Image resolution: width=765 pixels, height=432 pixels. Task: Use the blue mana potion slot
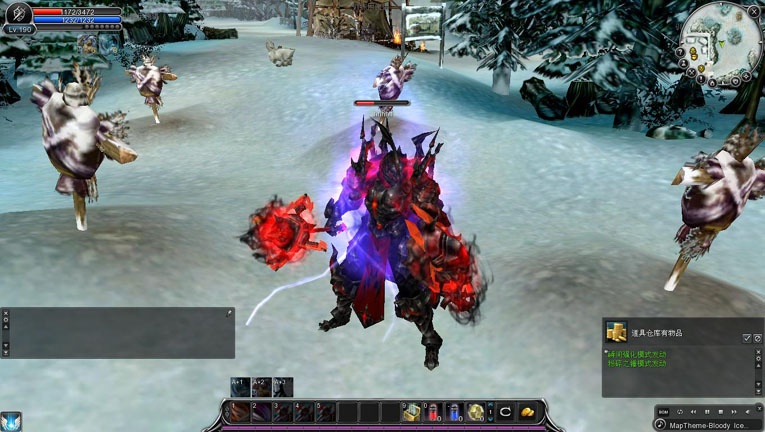(454, 411)
